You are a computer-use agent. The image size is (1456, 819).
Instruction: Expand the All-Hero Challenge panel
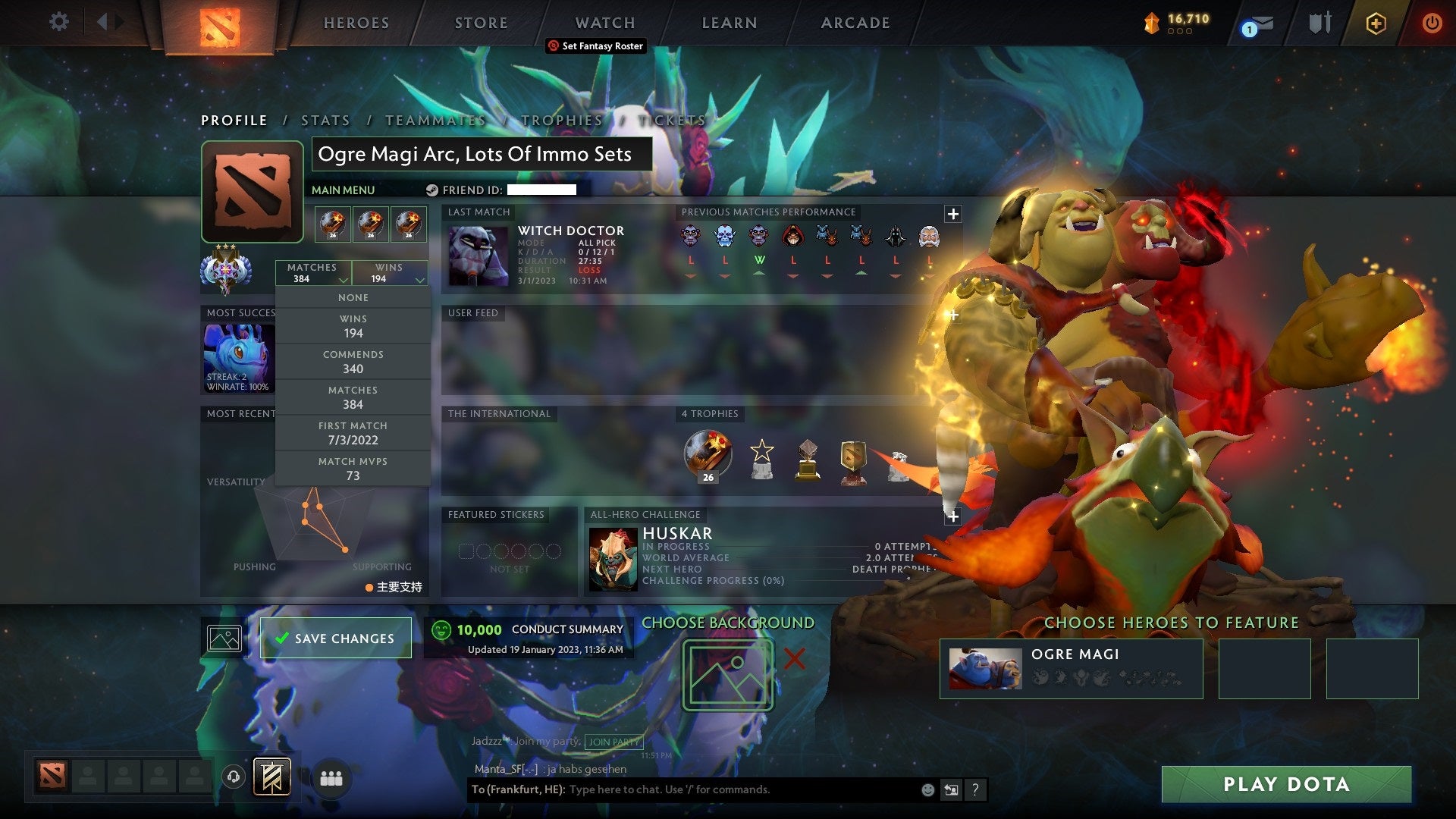point(952,516)
